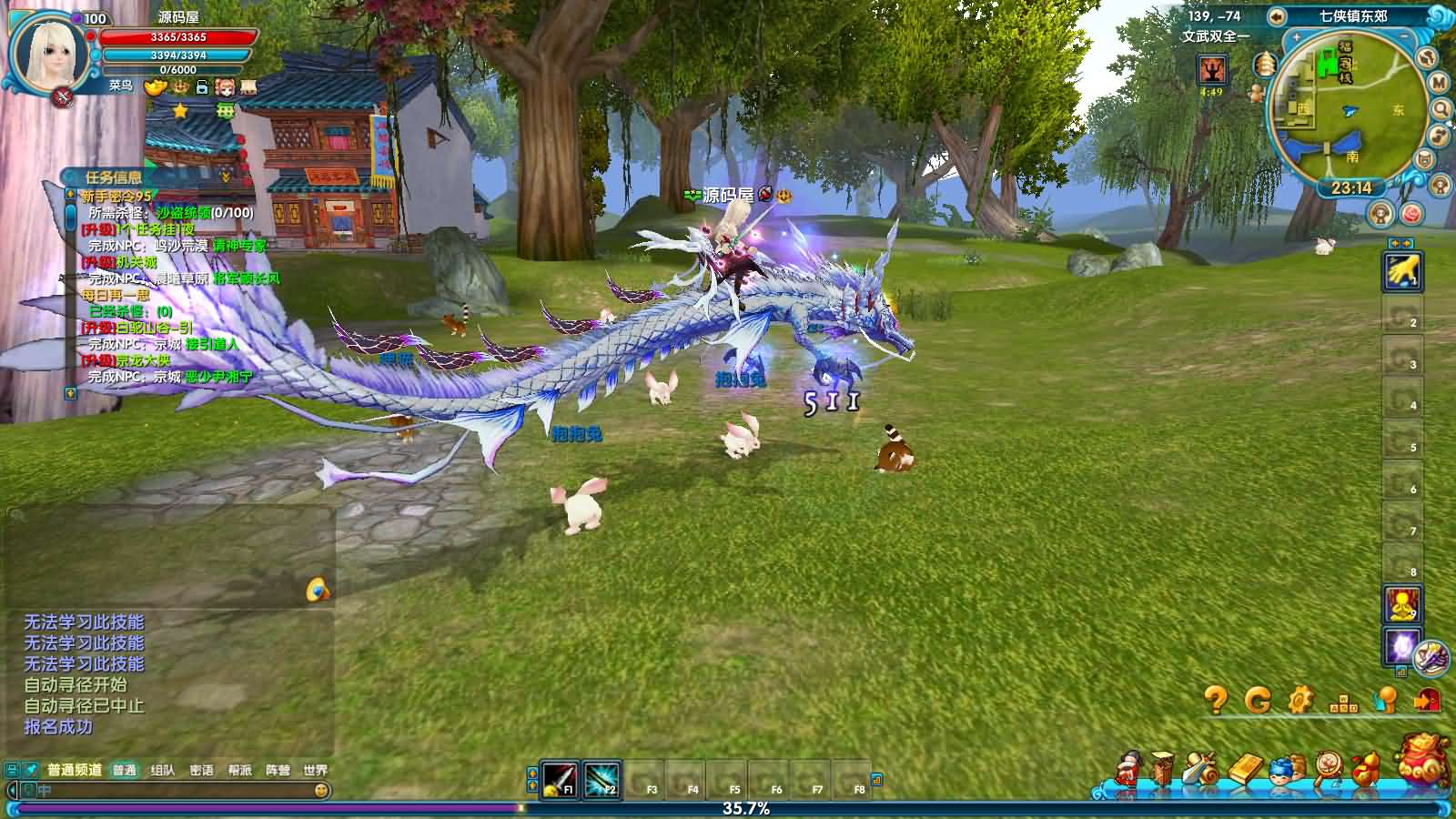Open the question mark help button
The width and height of the screenshot is (1456, 819).
point(1216,700)
